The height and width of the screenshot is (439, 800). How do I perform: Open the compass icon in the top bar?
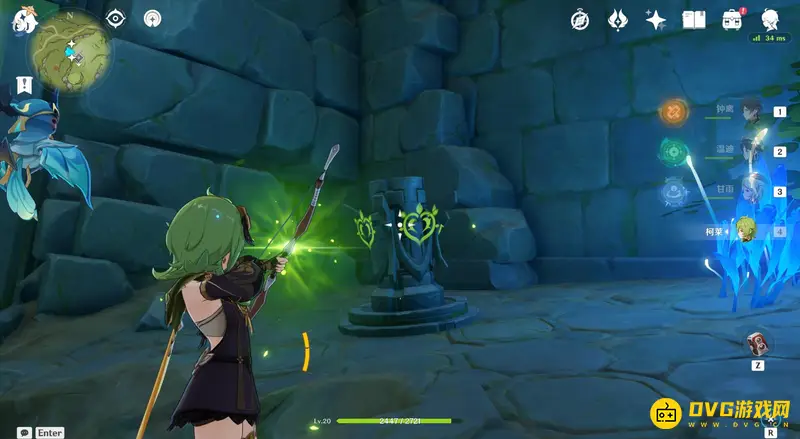point(580,20)
